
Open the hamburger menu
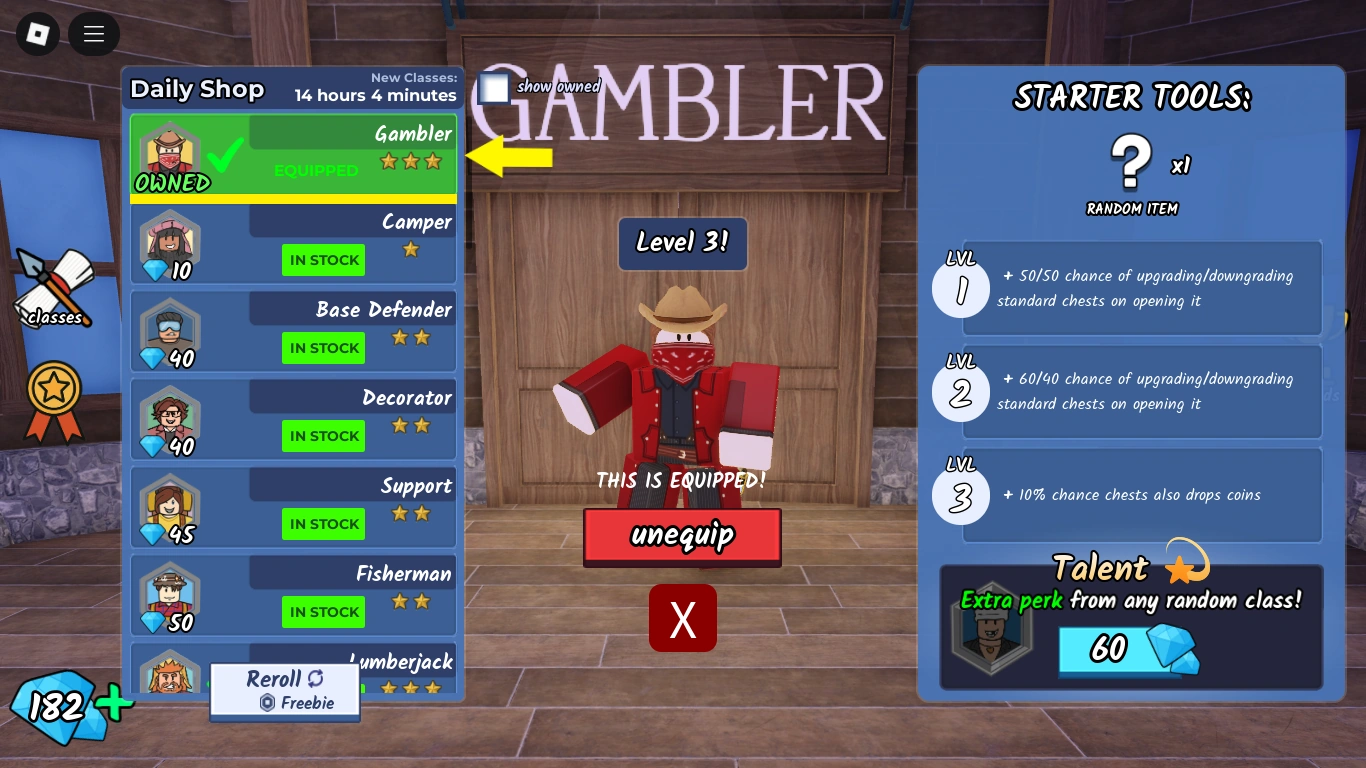pos(93,34)
